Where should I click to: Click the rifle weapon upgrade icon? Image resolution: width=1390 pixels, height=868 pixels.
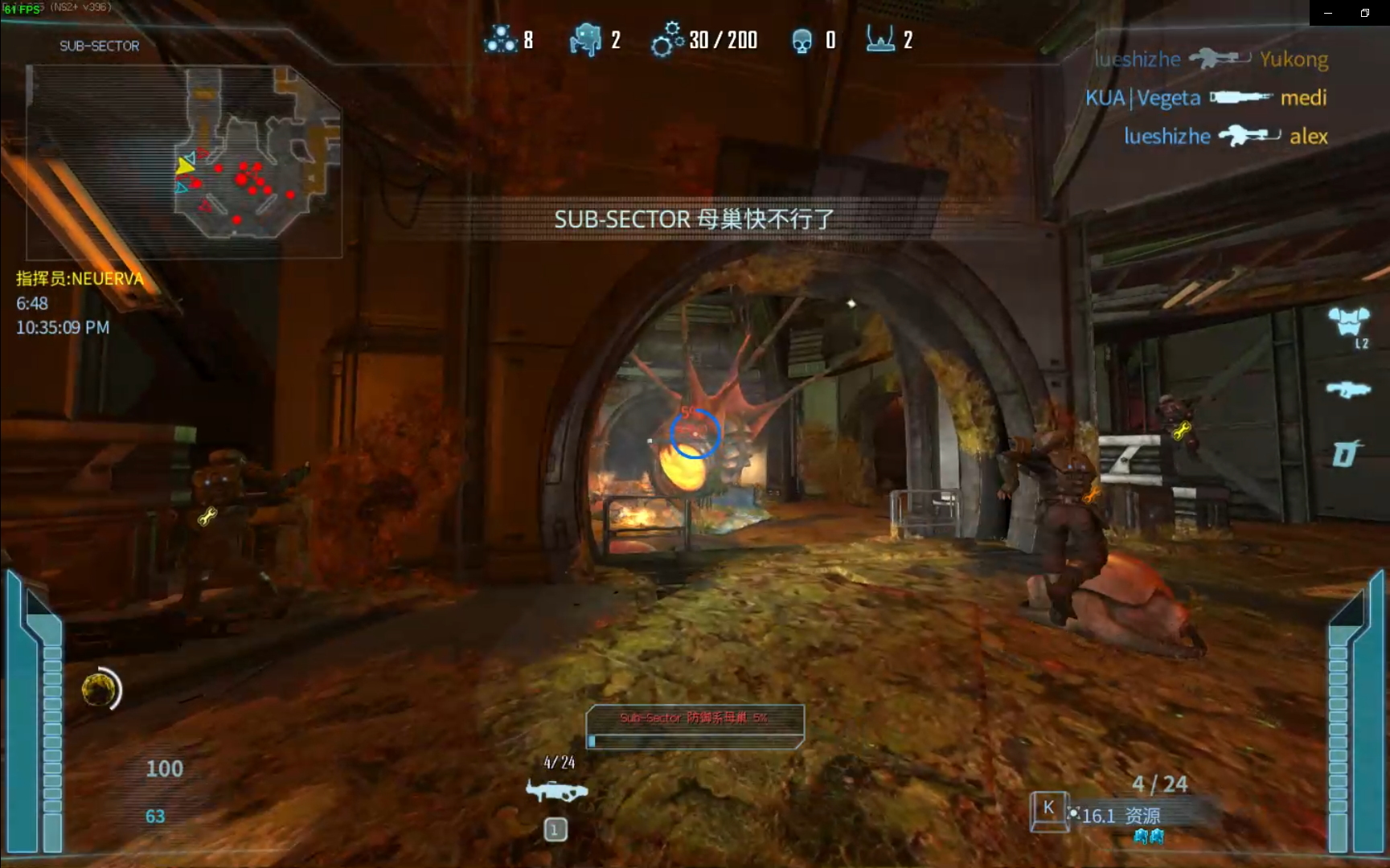(1348, 390)
